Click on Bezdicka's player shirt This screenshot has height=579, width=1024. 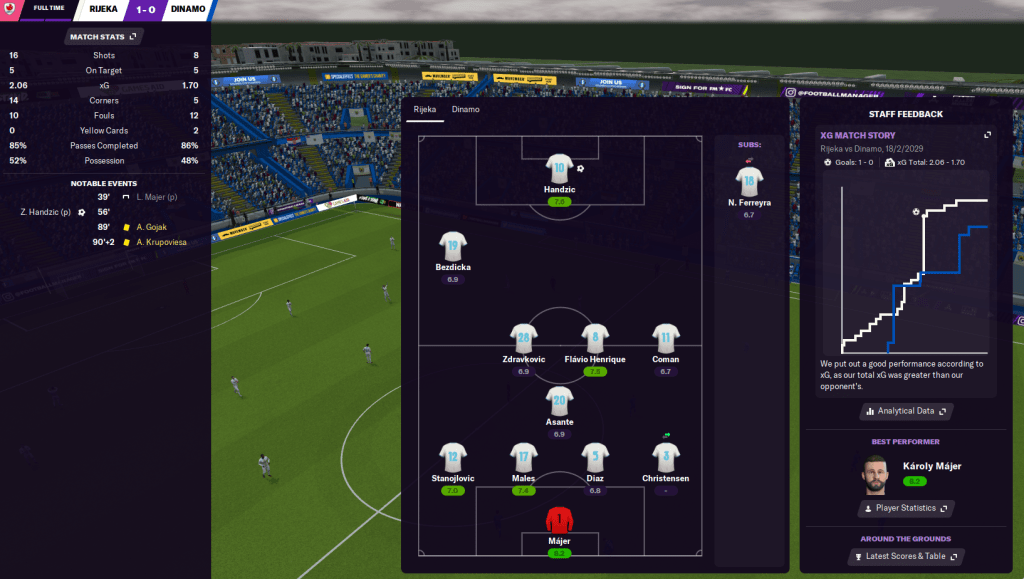coord(453,246)
